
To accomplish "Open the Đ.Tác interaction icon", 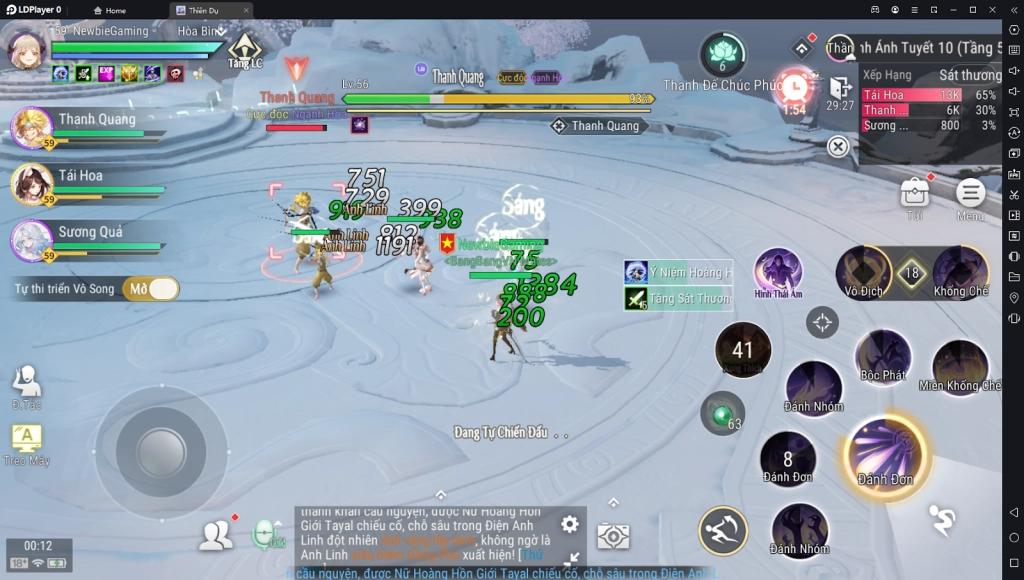I will pyautogui.click(x=26, y=383).
